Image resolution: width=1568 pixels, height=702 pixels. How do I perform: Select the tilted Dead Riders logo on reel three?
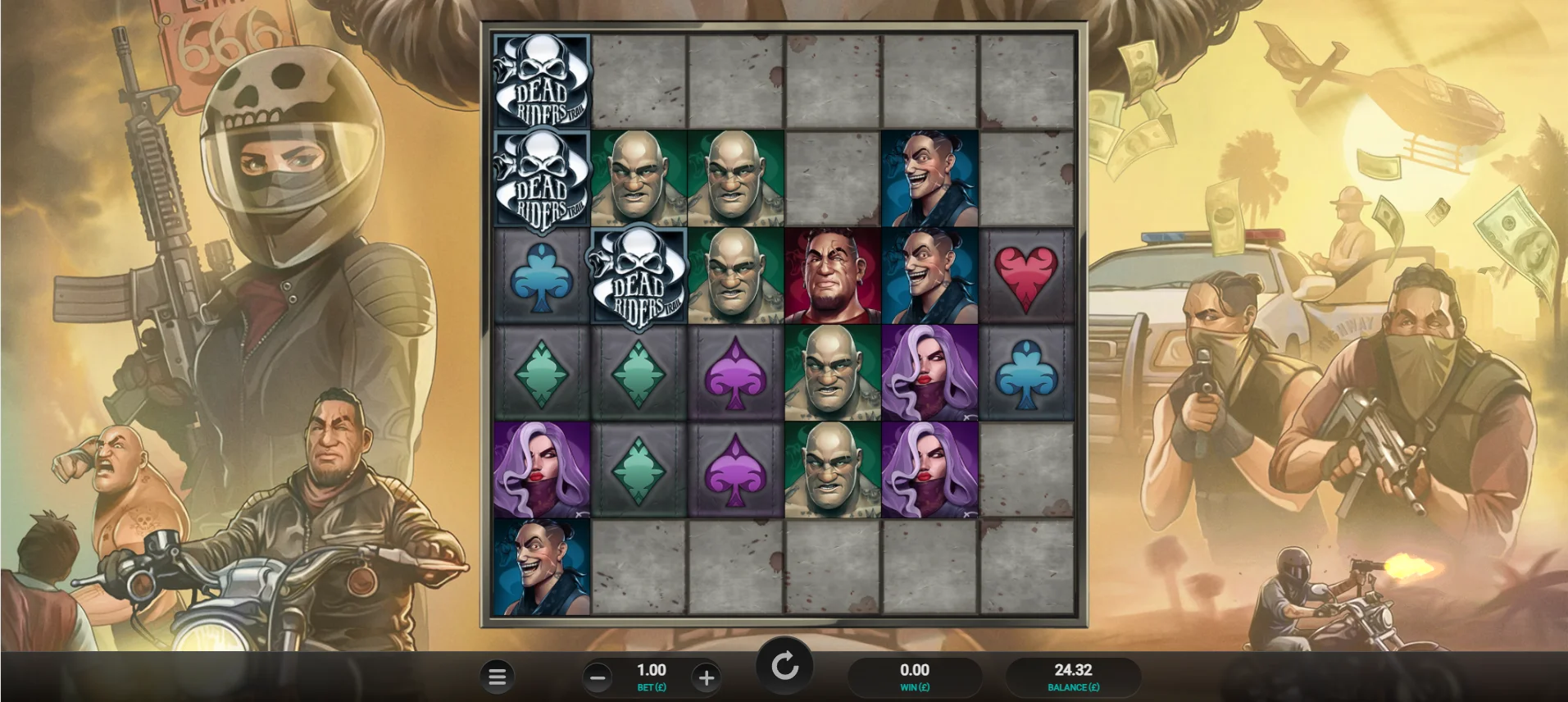(x=638, y=277)
